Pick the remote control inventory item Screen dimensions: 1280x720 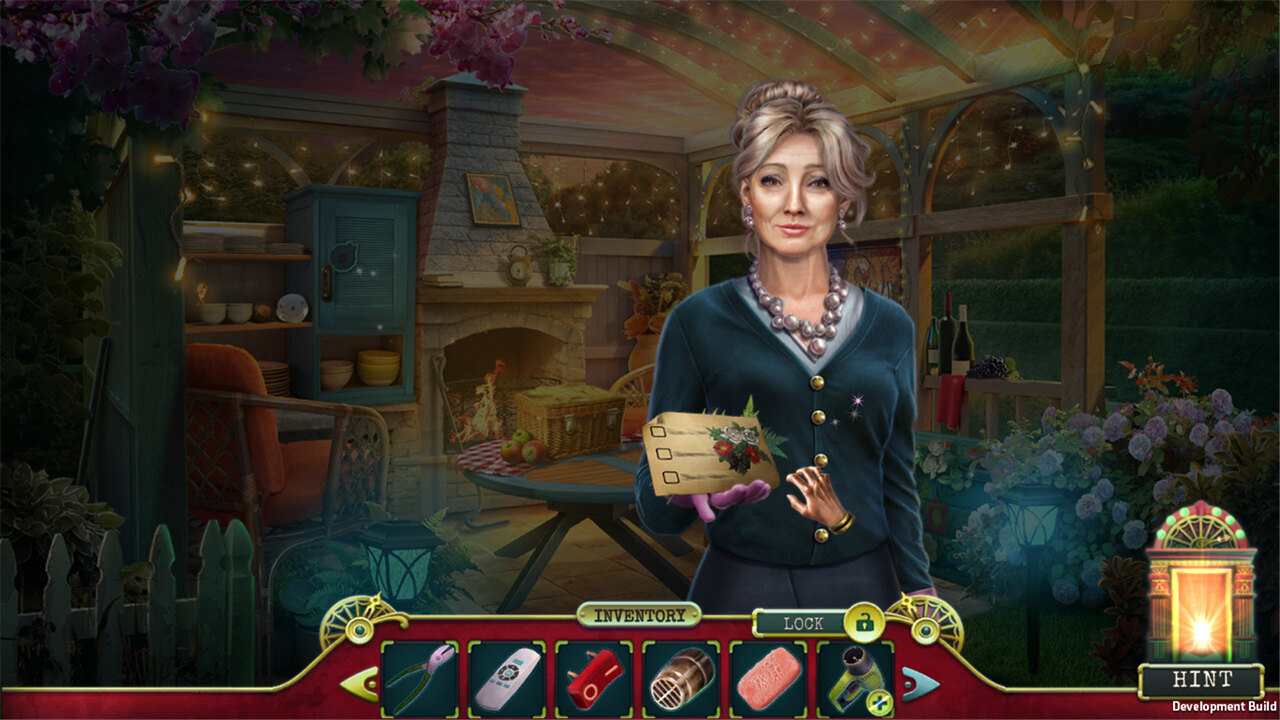tap(506, 680)
